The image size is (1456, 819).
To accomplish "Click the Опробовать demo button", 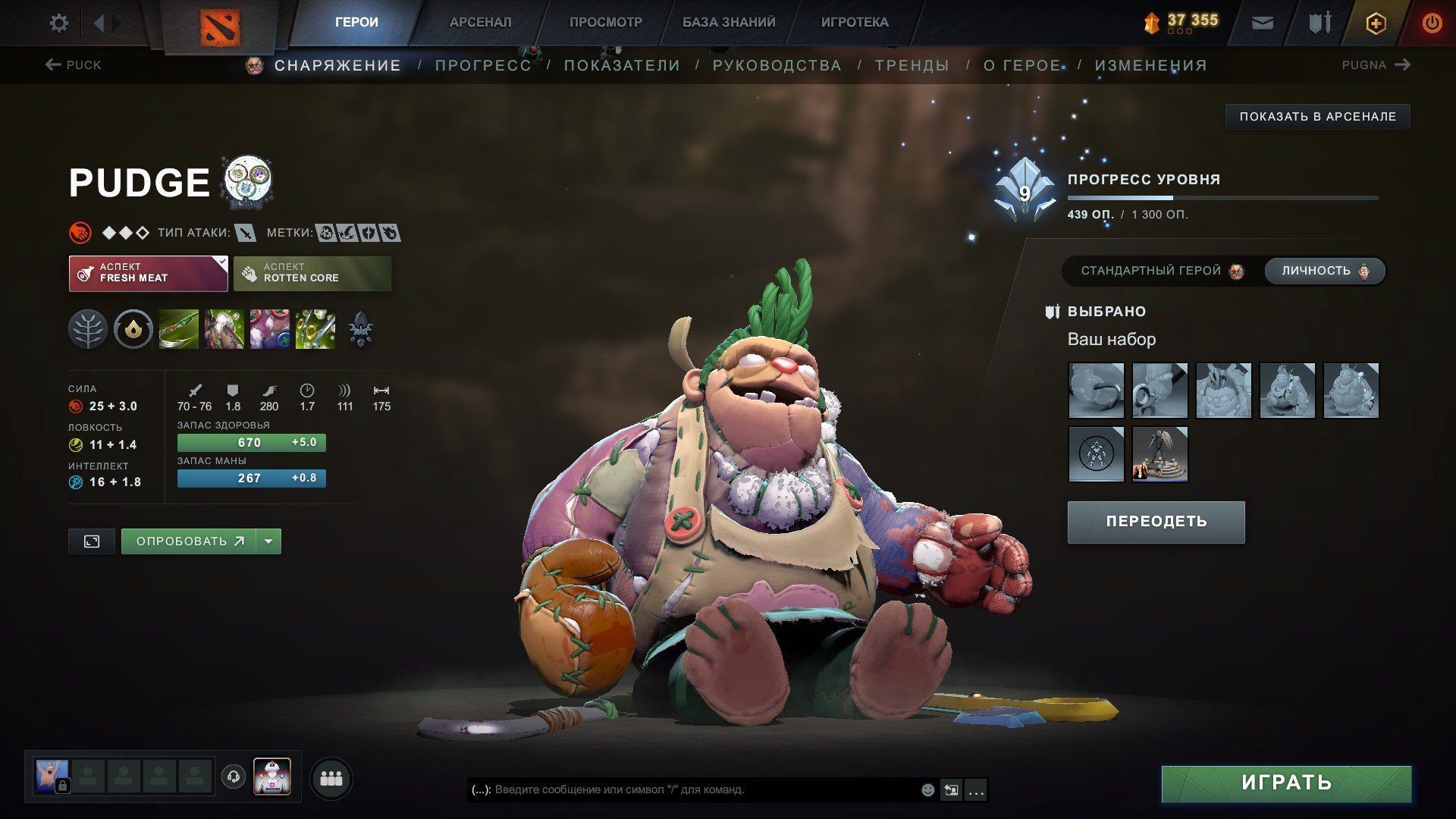I will pyautogui.click(x=189, y=541).
